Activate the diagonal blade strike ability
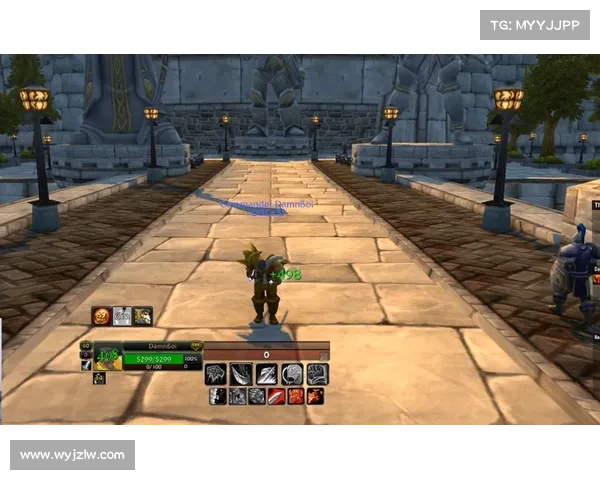Image resolution: width=600 pixels, height=480 pixels. (266, 374)
